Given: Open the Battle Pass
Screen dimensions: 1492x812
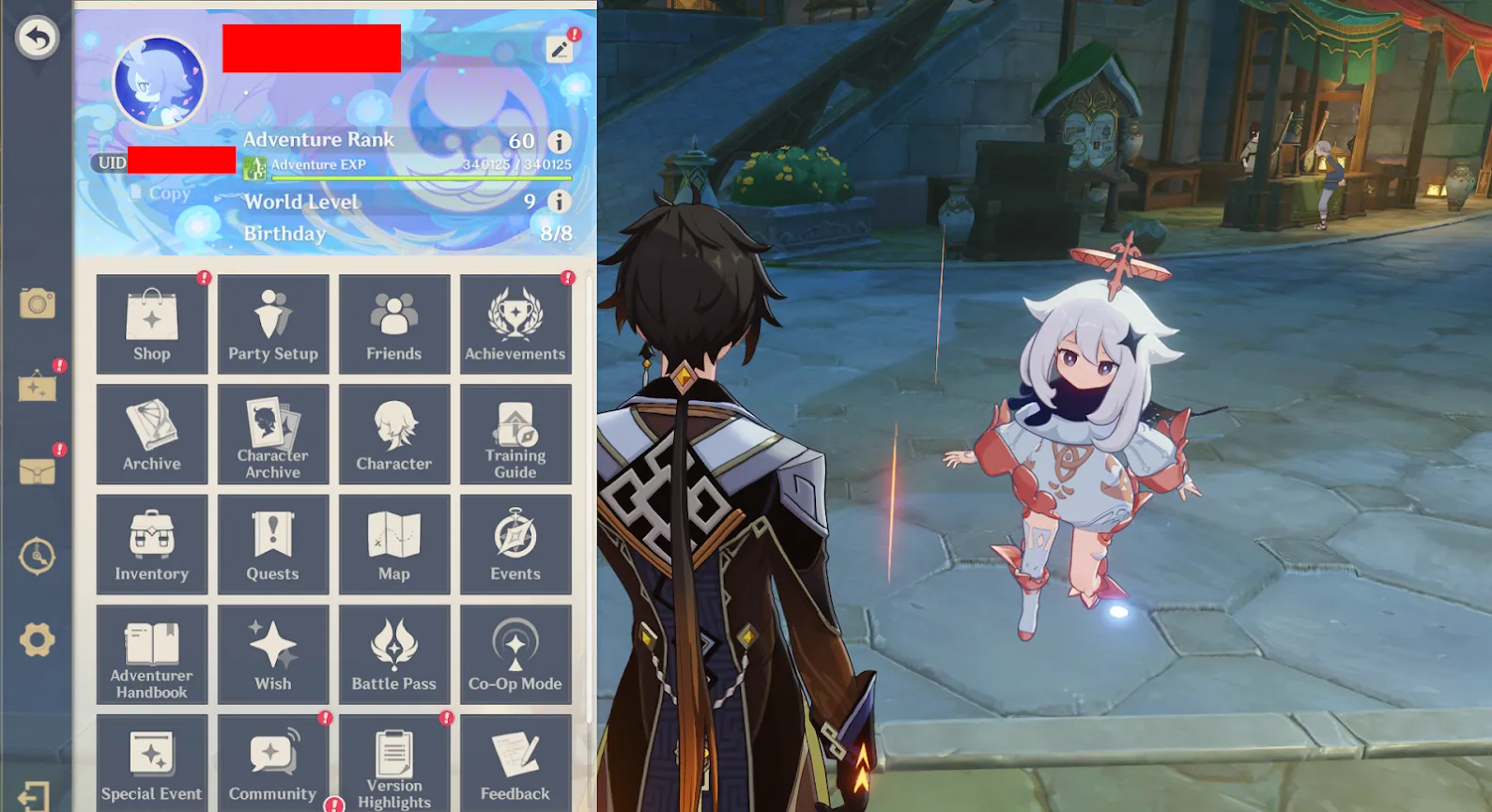Looking at the screenshot, I should coord(394,654).
